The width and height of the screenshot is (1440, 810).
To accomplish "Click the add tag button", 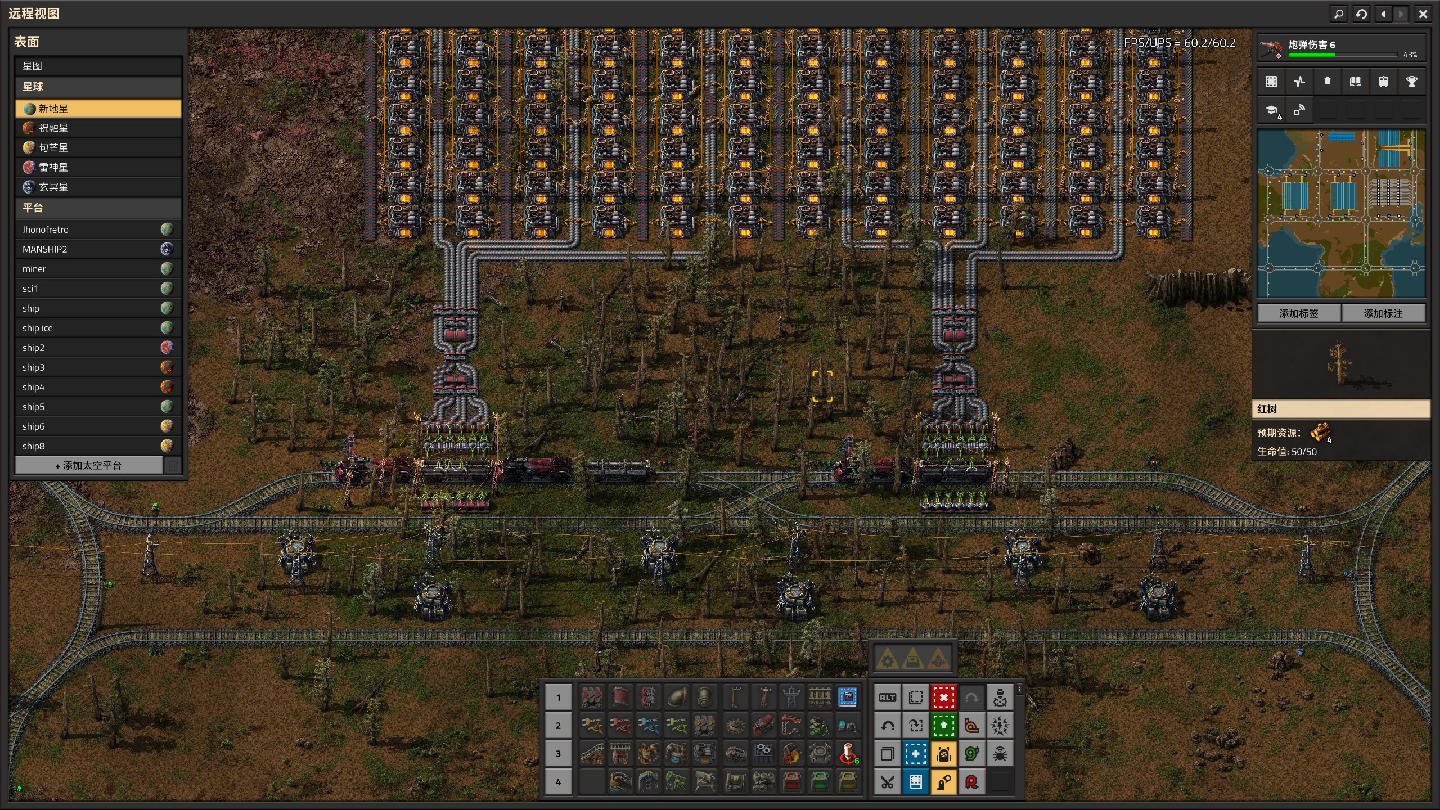I will (x=1298, y=313).
